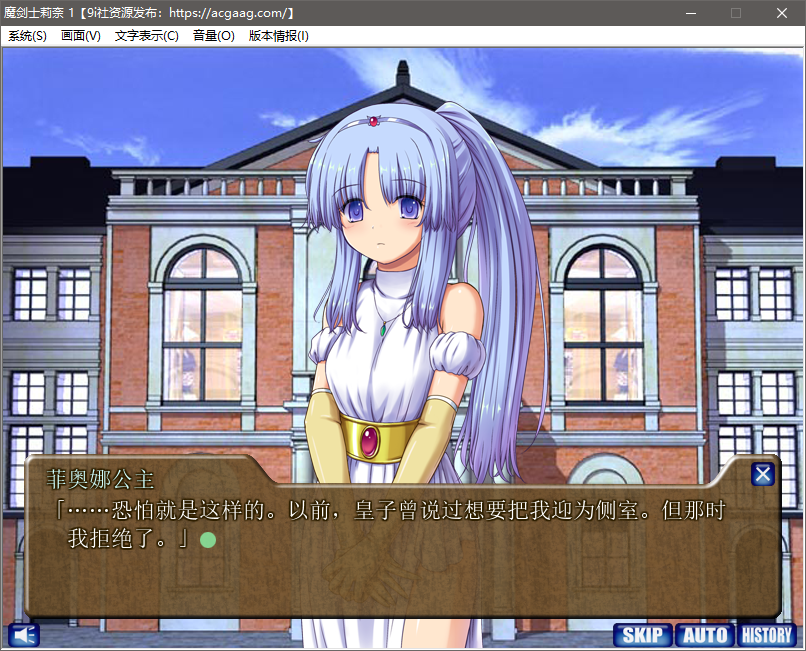The width and height of the screenshot is (806, 651).
Task: Open the 系统(S) menu
Action: point(27,36)
